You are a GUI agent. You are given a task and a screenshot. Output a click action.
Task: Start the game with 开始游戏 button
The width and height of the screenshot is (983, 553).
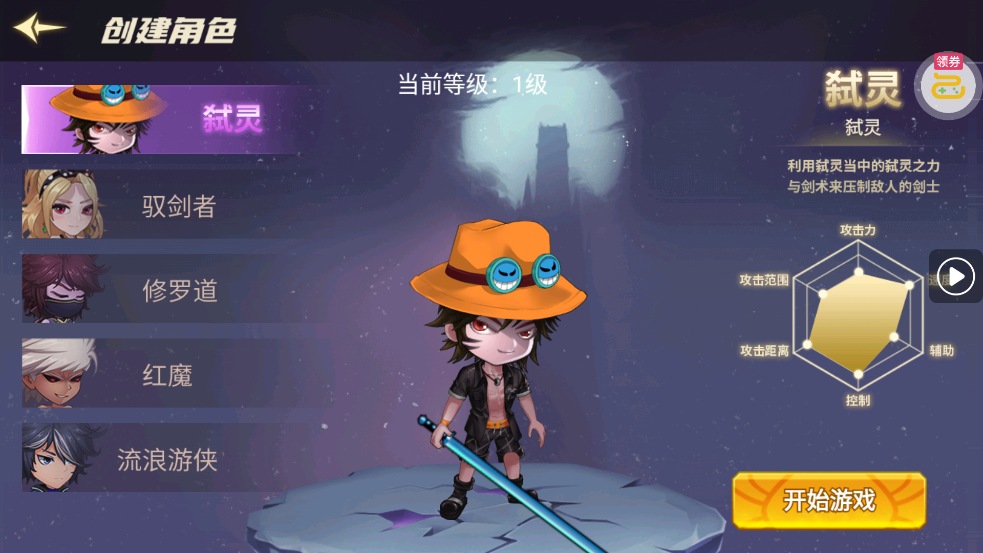coord(829,500)
